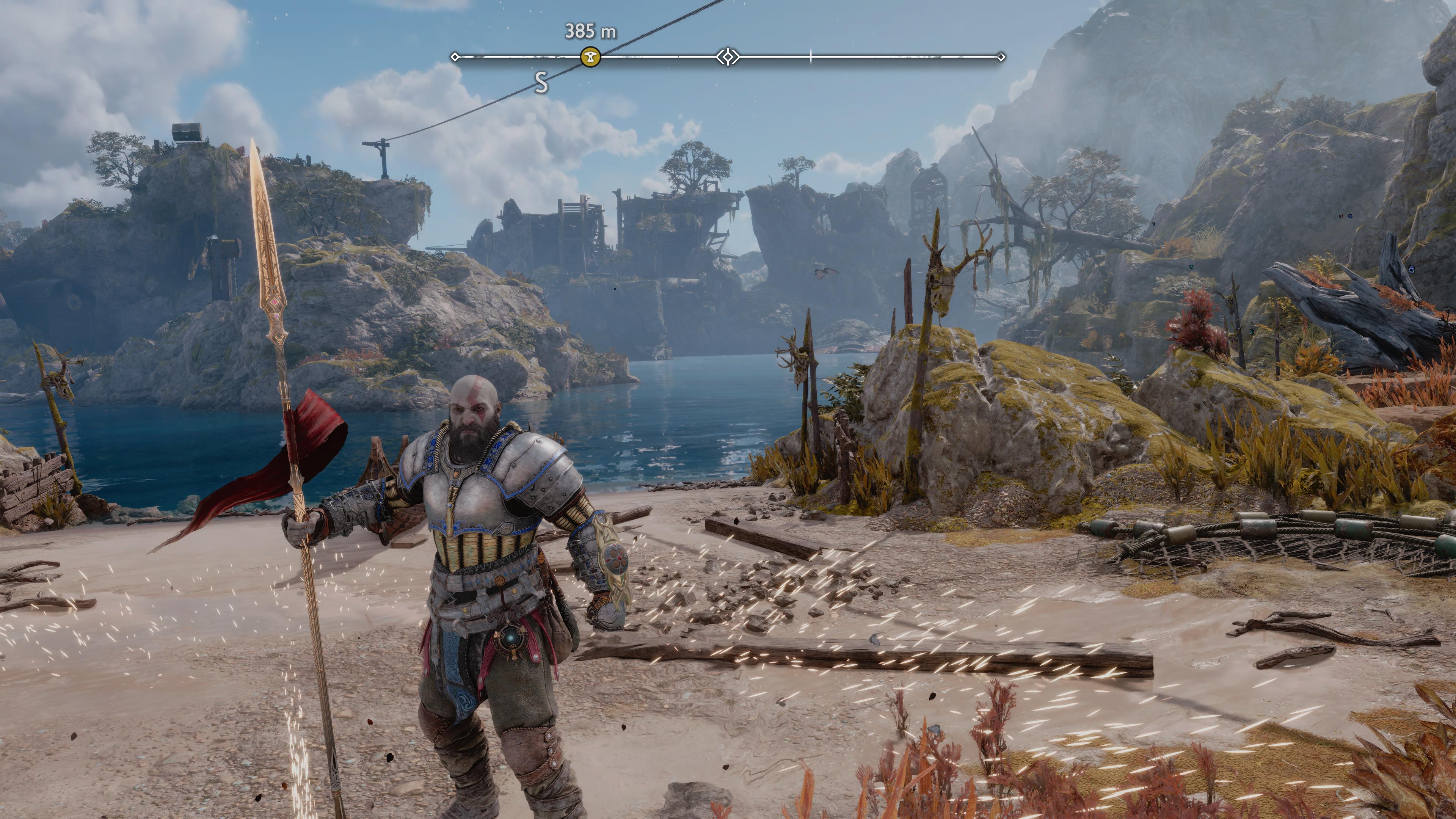The height and width of the screenshot is (819, 1456).
Task: Click the gold anvil marker on the compass
Action: (590, 57)
